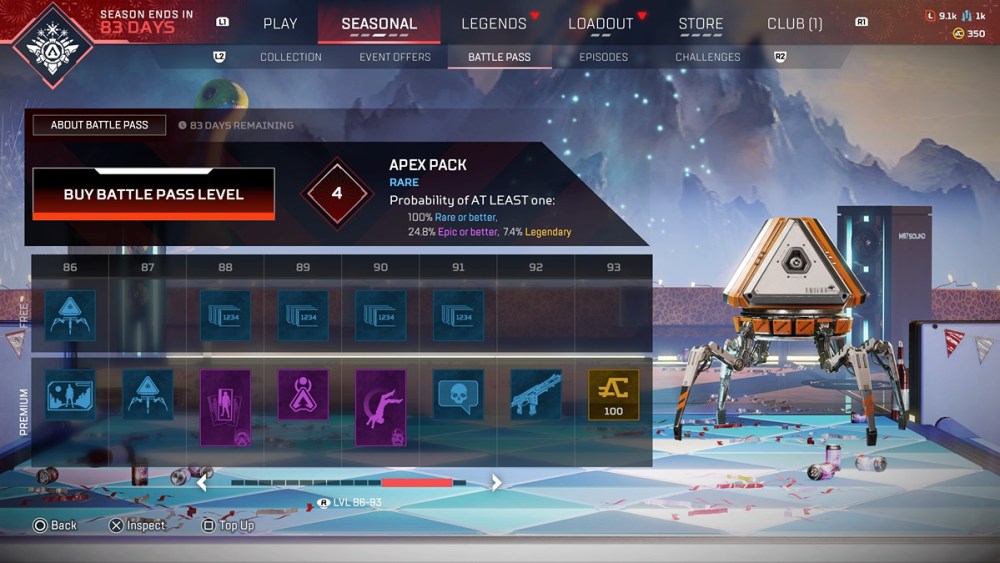The height and width of the screenshot is (563, 1000).
Task: Switch to the Episodes sub-tab
Action: [604, 57]
